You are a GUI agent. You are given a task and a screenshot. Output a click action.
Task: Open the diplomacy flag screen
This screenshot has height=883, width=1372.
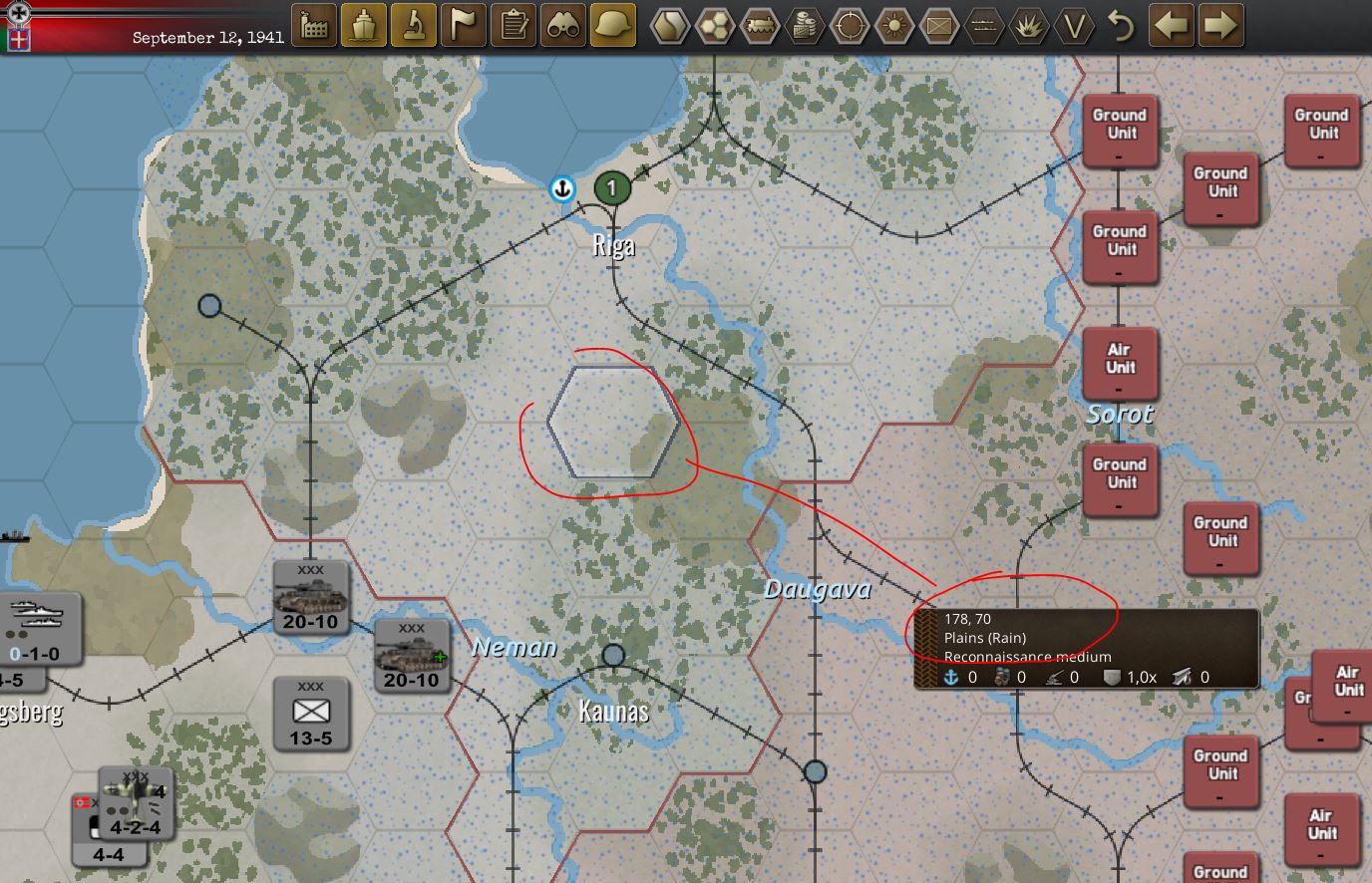coord(464,26)
